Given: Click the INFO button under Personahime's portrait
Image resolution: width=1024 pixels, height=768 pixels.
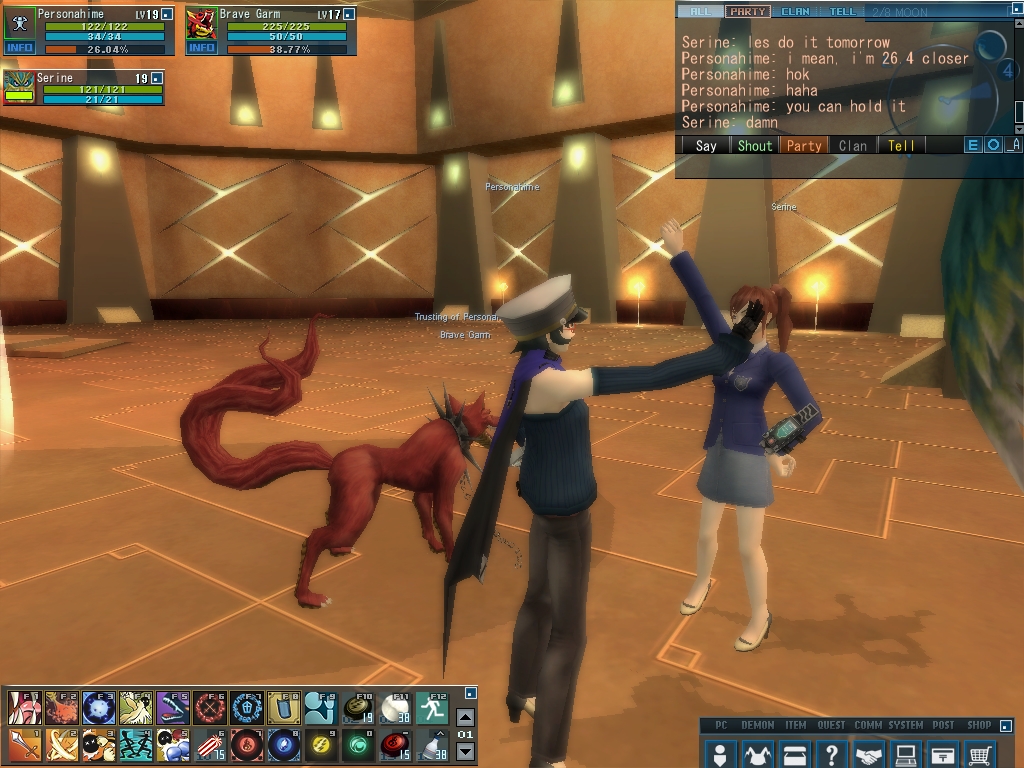Looking at the screenshot, I should (x=19, y=48).
